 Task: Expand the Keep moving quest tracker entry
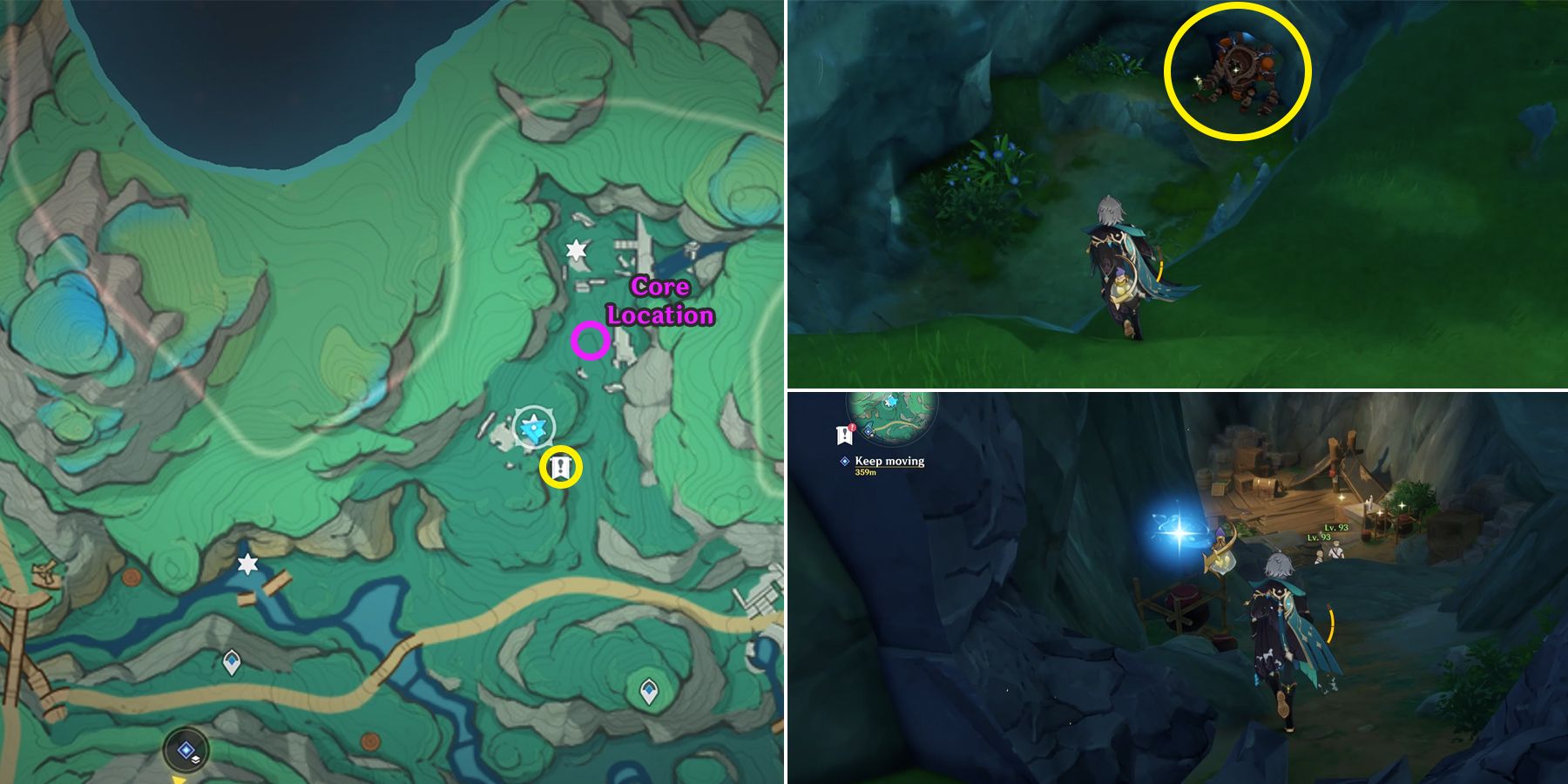889,462
